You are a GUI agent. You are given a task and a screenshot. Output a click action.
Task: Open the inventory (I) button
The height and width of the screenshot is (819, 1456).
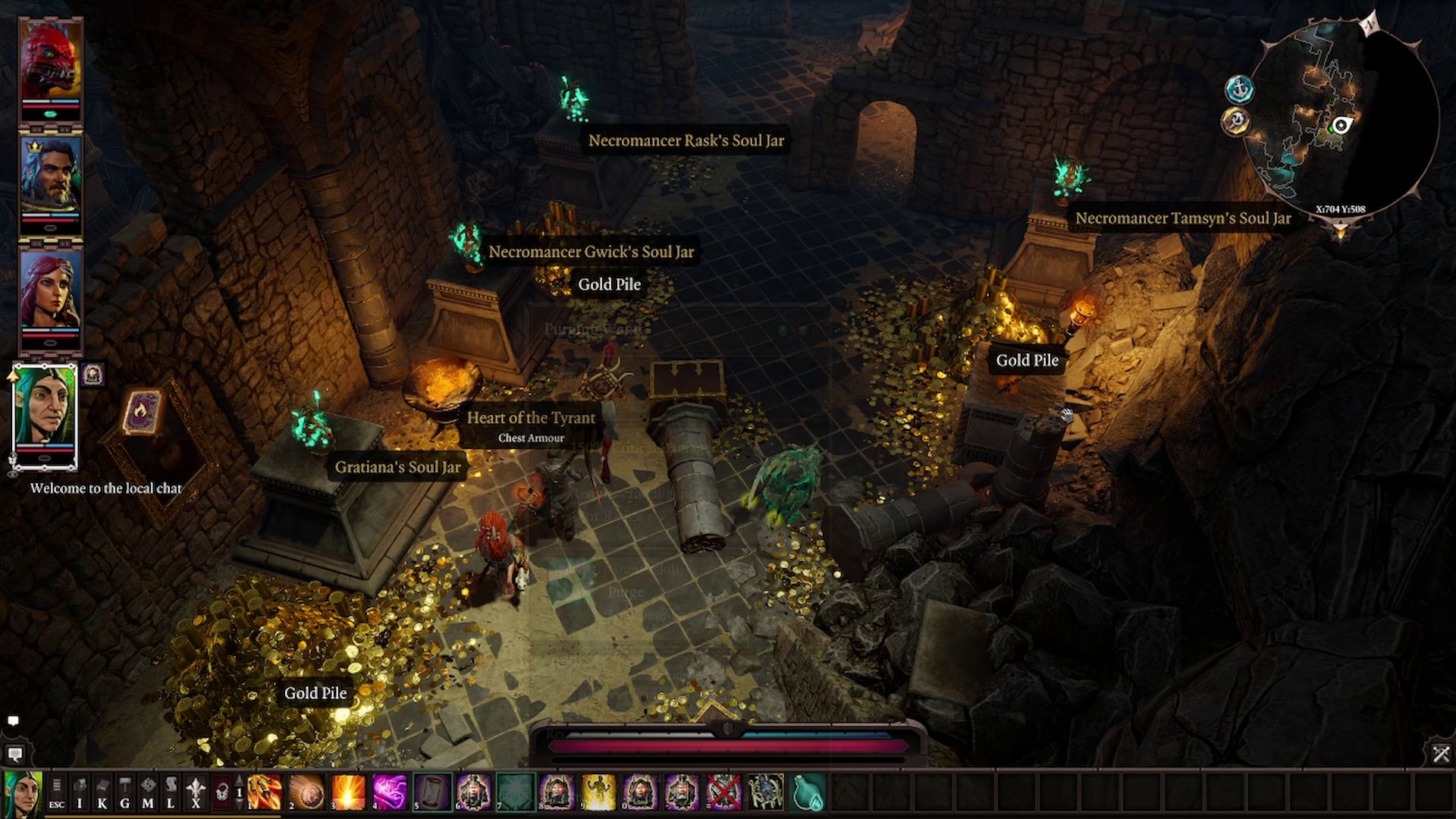pos(80,793)
